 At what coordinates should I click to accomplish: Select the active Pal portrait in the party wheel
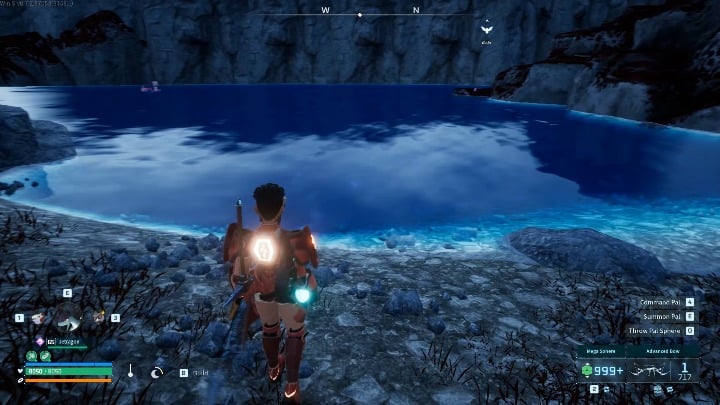[68, 320]
